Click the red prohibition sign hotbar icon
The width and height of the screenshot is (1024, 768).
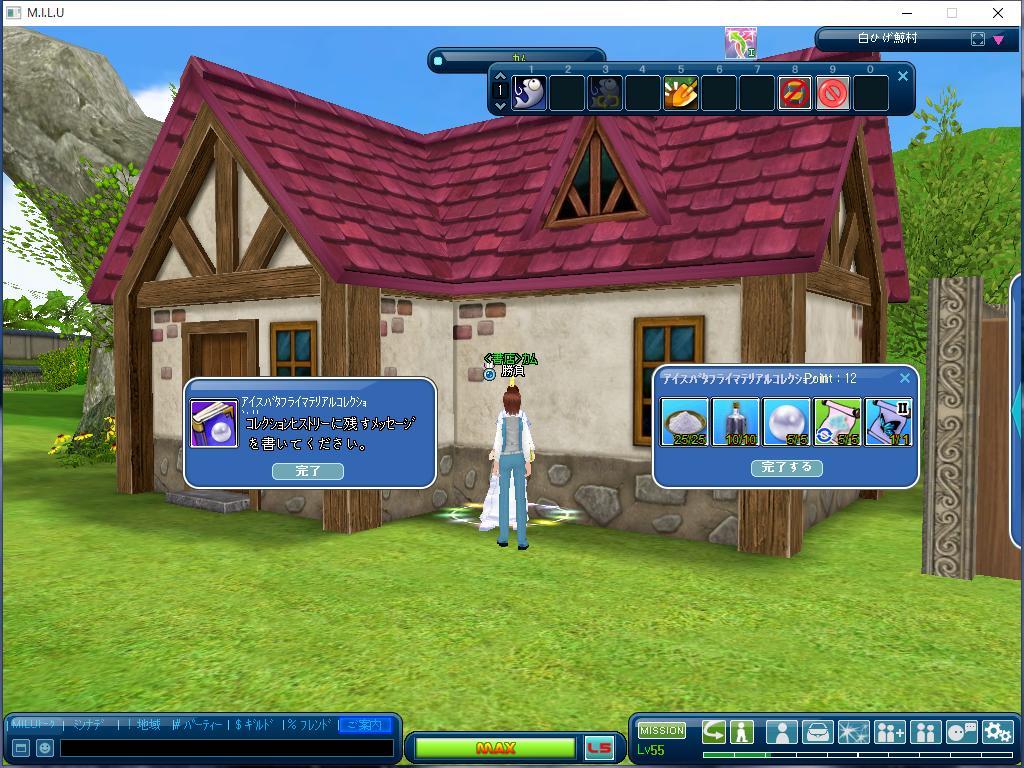coord(833,93)
